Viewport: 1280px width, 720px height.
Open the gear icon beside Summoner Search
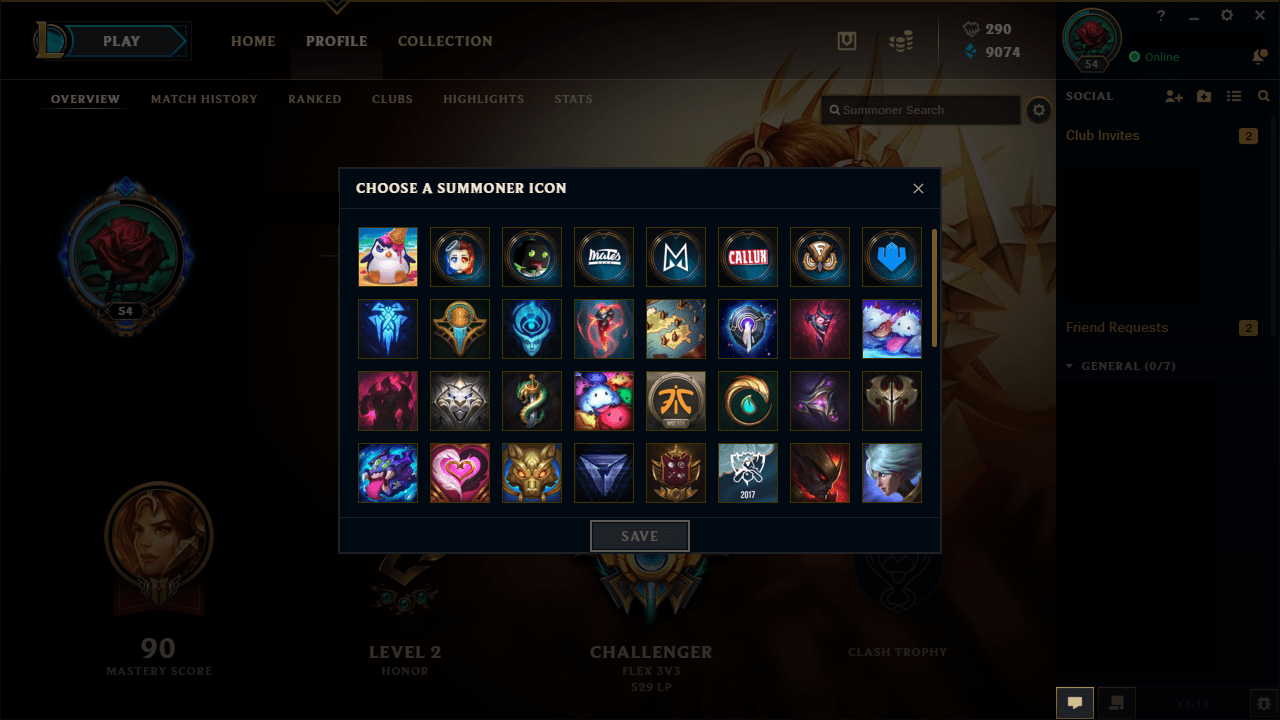1038,110
